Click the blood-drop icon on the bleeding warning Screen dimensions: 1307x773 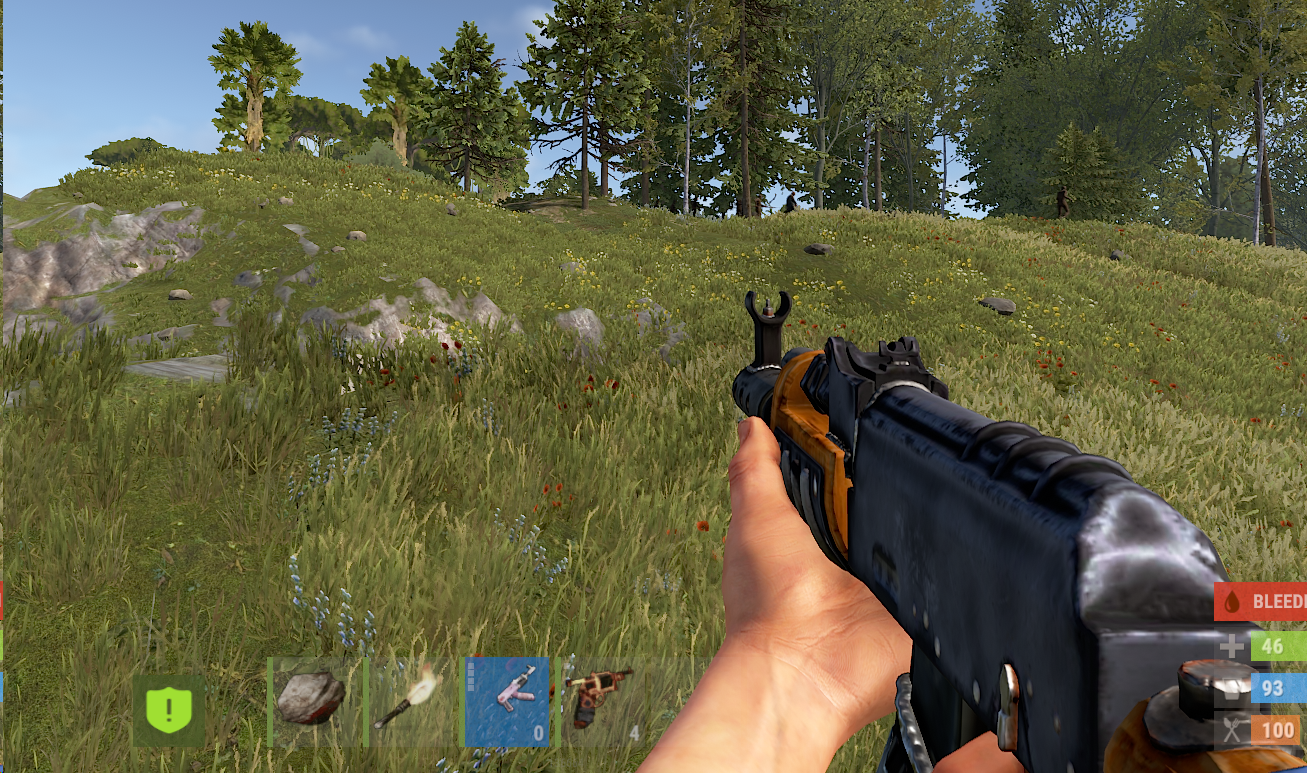(x=1232, y=602)
